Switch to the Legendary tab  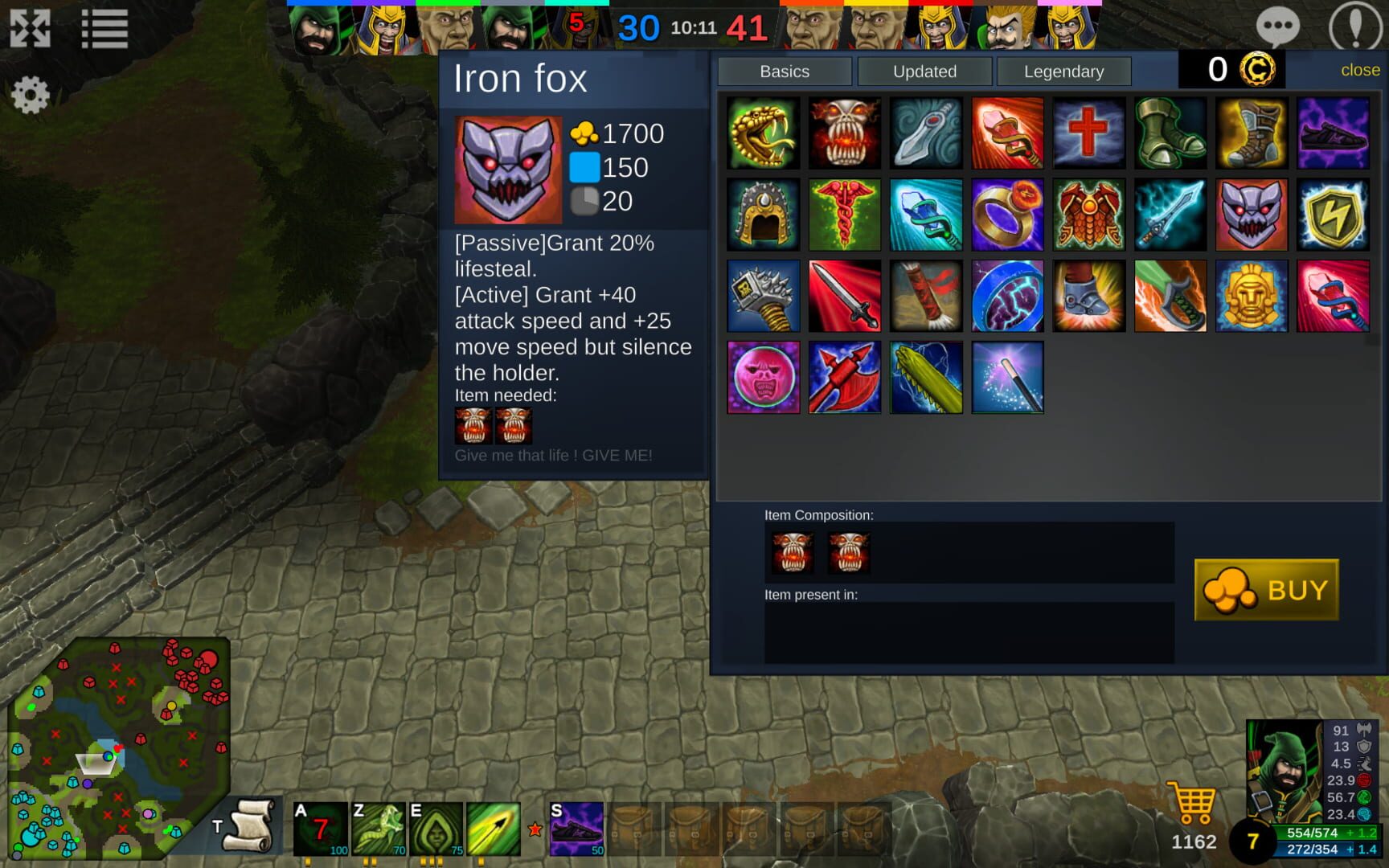(1064, 72)
